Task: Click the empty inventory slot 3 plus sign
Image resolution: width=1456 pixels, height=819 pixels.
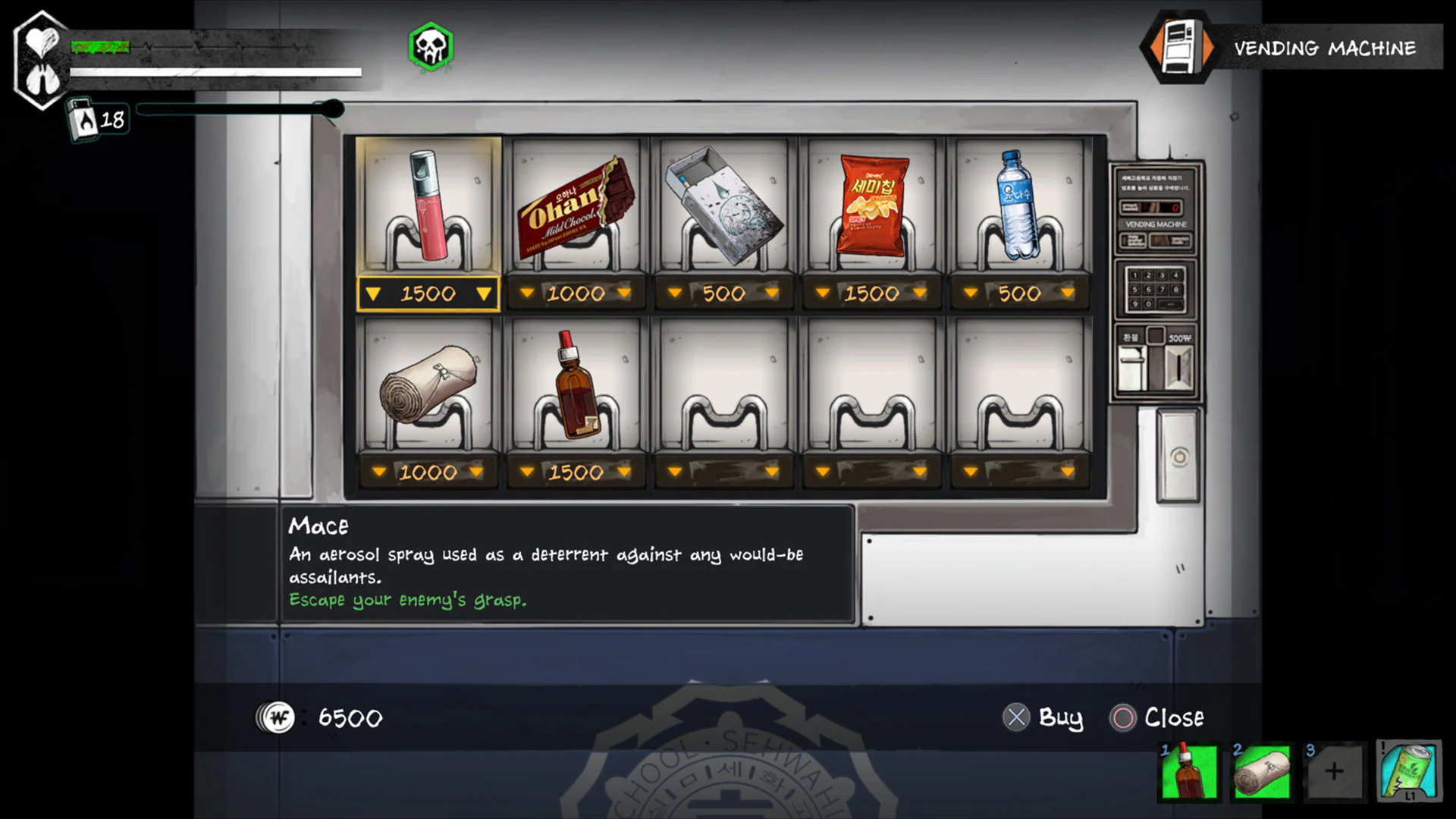Action: [1332, 772]
